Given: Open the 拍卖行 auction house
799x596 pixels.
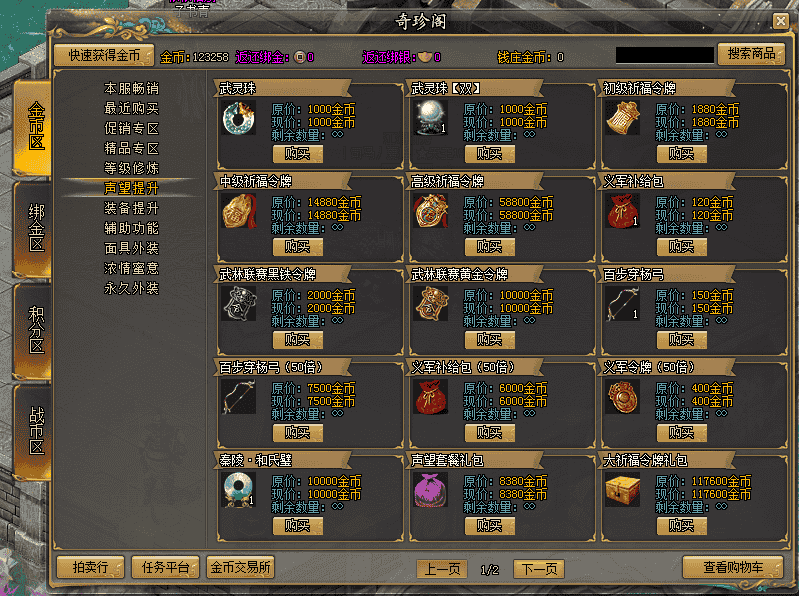Looking at the screenshot, I should (90, 567).
